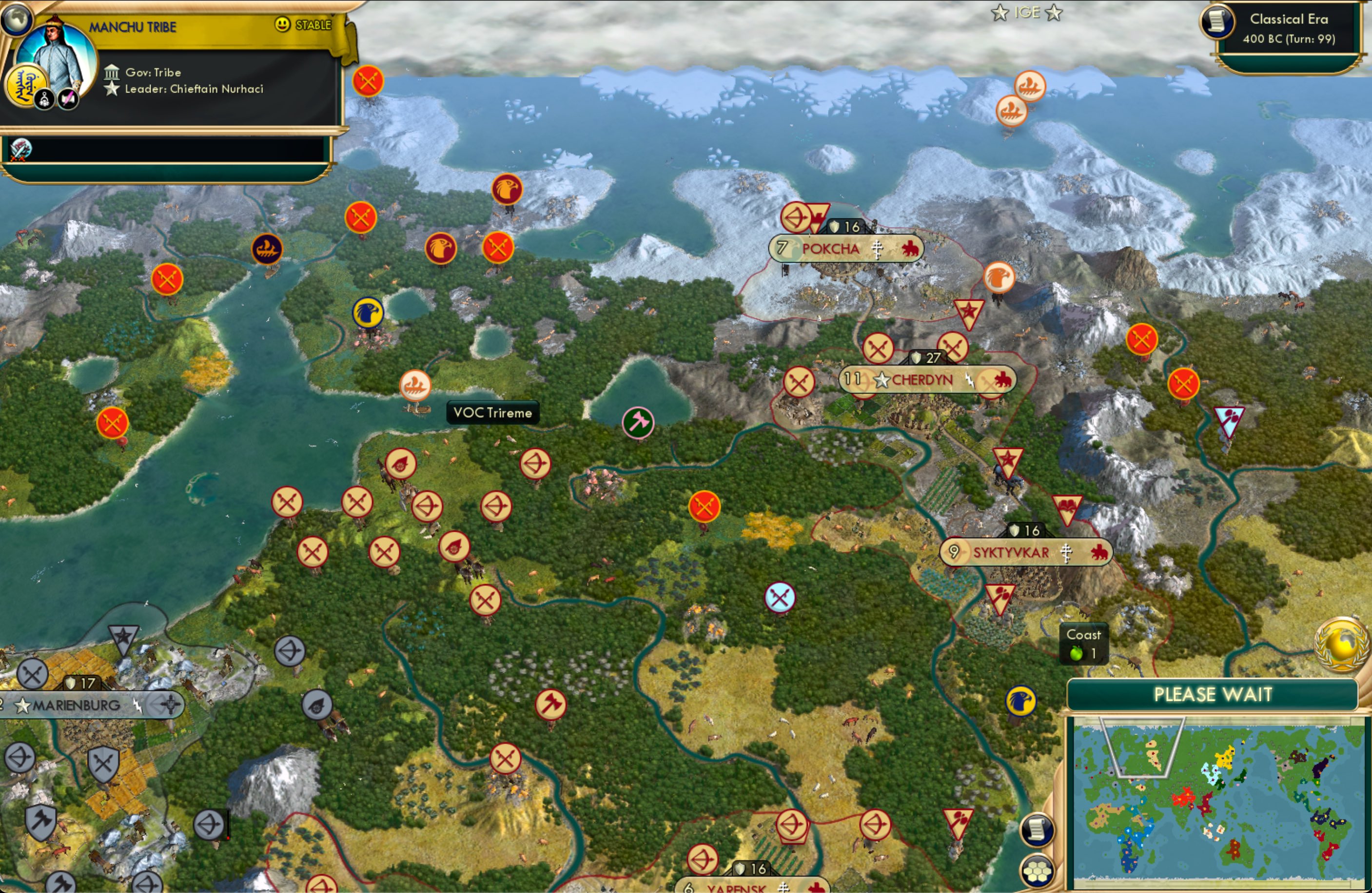Viewport: 1372px width, 893px height.
Task: Open the social policies icon under leader portrait
Action: (44, 99)
